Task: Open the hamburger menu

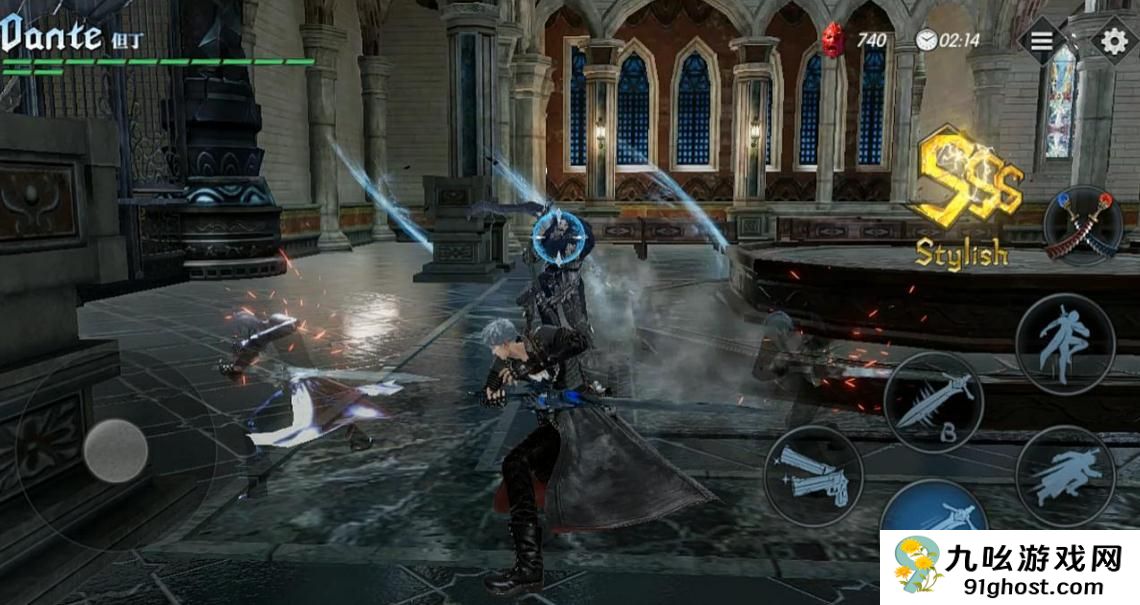Action: pyautogui.click(x=1041, y=40)
